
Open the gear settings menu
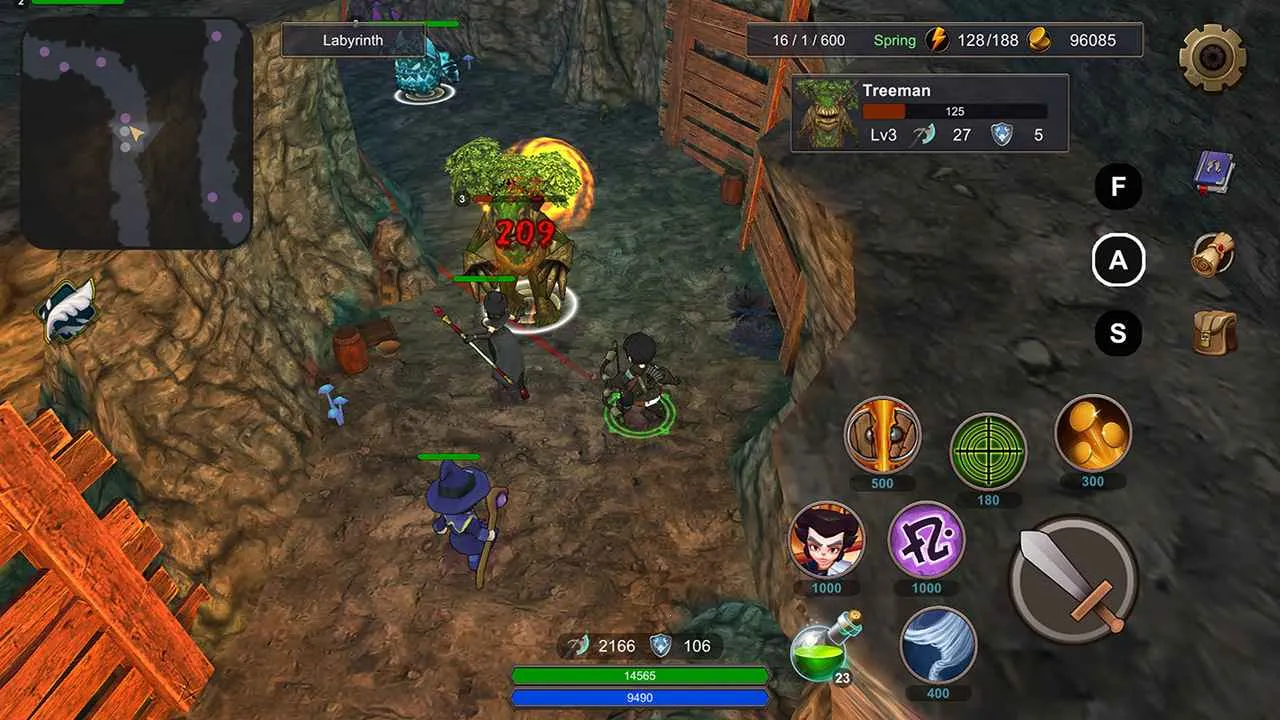click(1212, 57)
